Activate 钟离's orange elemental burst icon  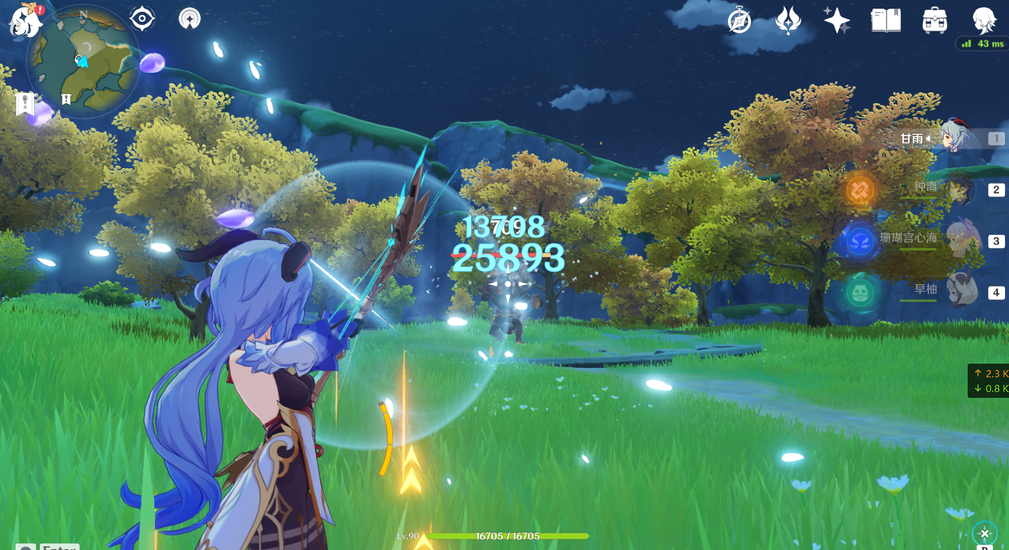(860, 189)
